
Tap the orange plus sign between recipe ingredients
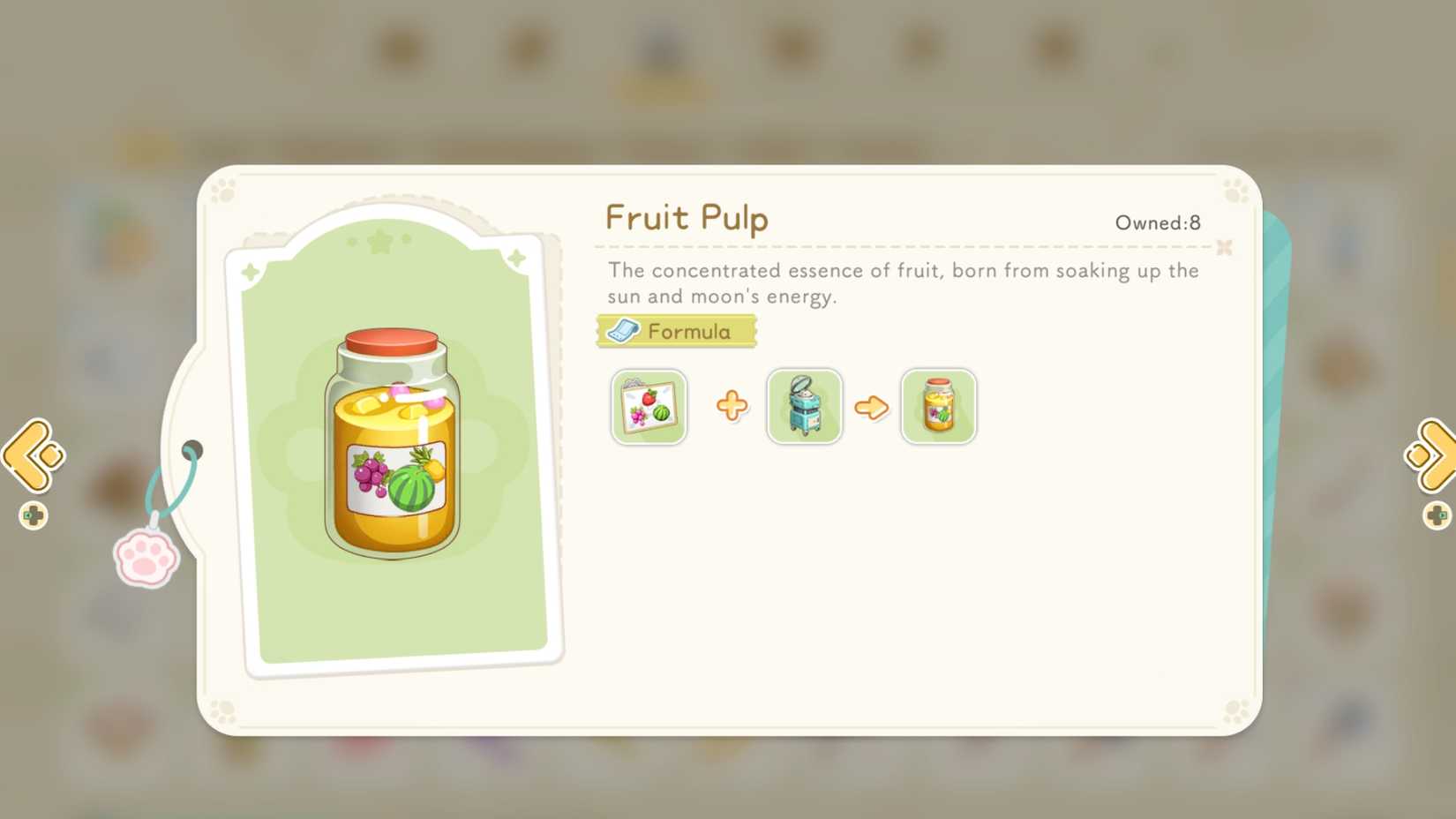(732, 407)
